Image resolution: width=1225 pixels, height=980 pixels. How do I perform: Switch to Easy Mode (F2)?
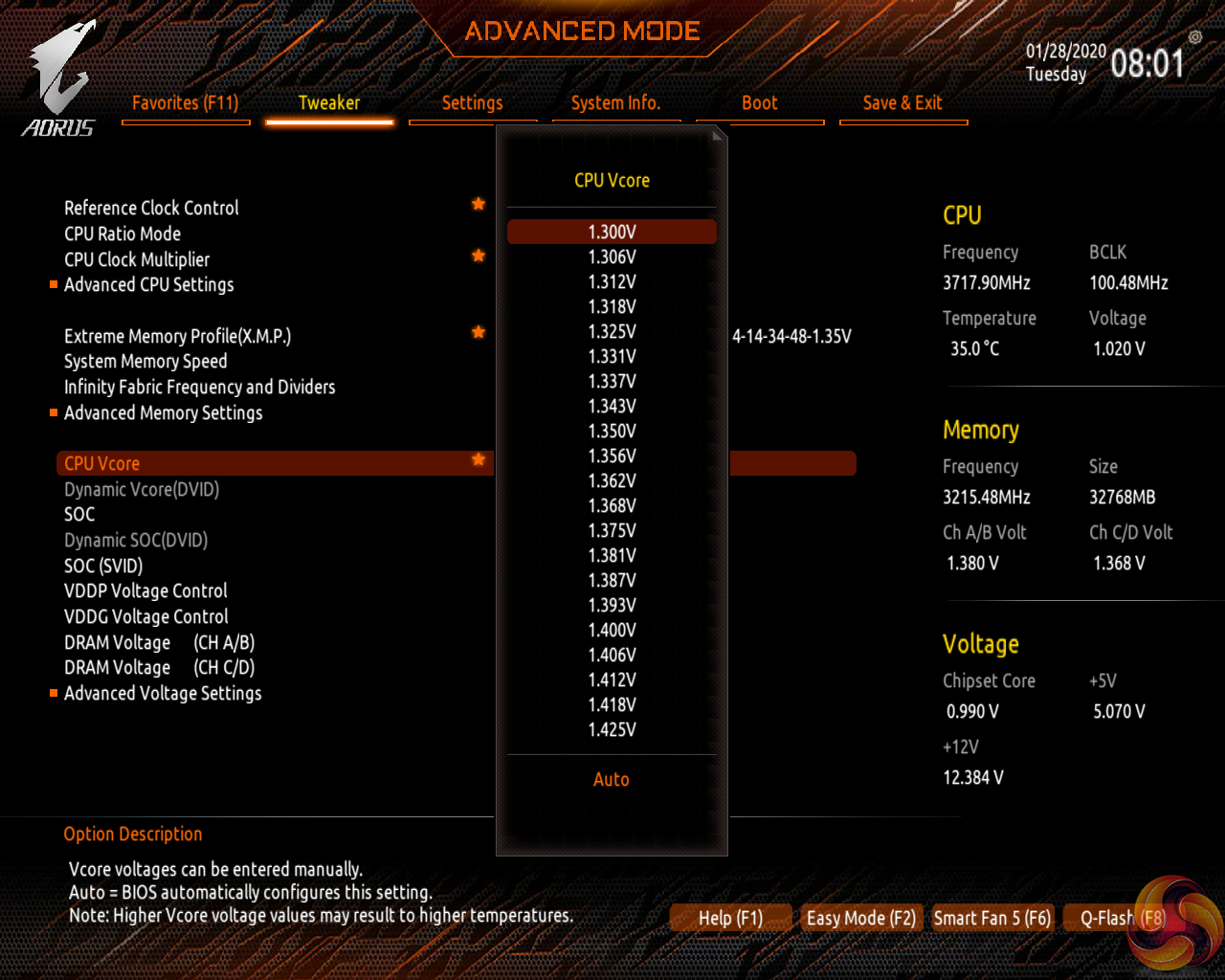click(860, 918)
